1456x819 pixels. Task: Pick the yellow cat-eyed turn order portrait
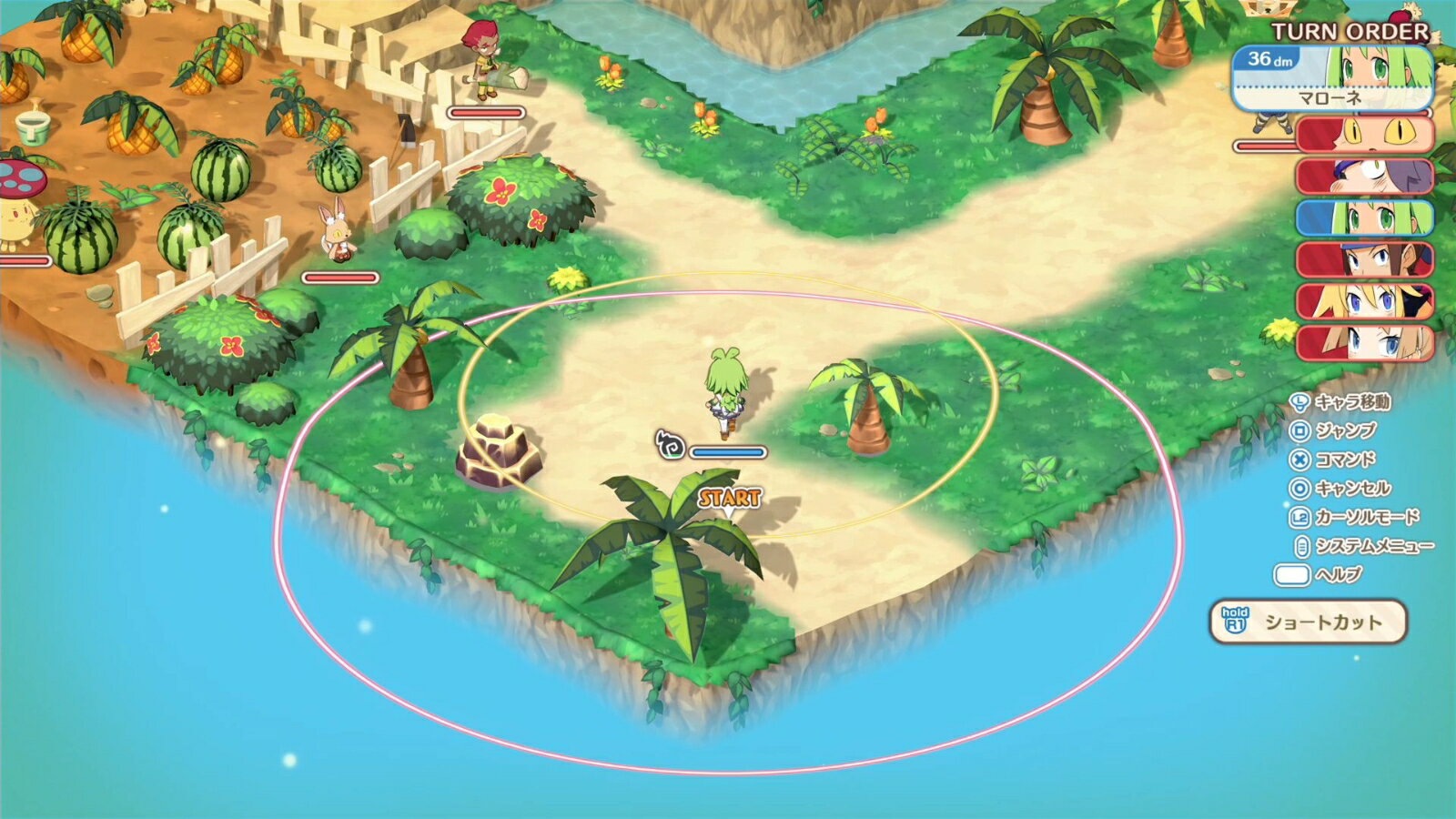pyautogui.click(x=1364, y=134)
